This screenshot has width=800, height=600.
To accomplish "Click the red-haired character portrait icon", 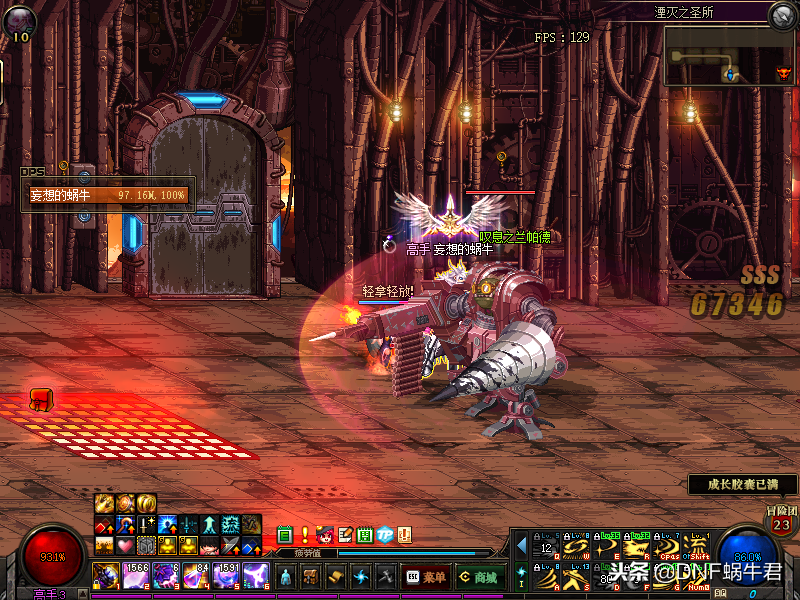I will (324, 536).
